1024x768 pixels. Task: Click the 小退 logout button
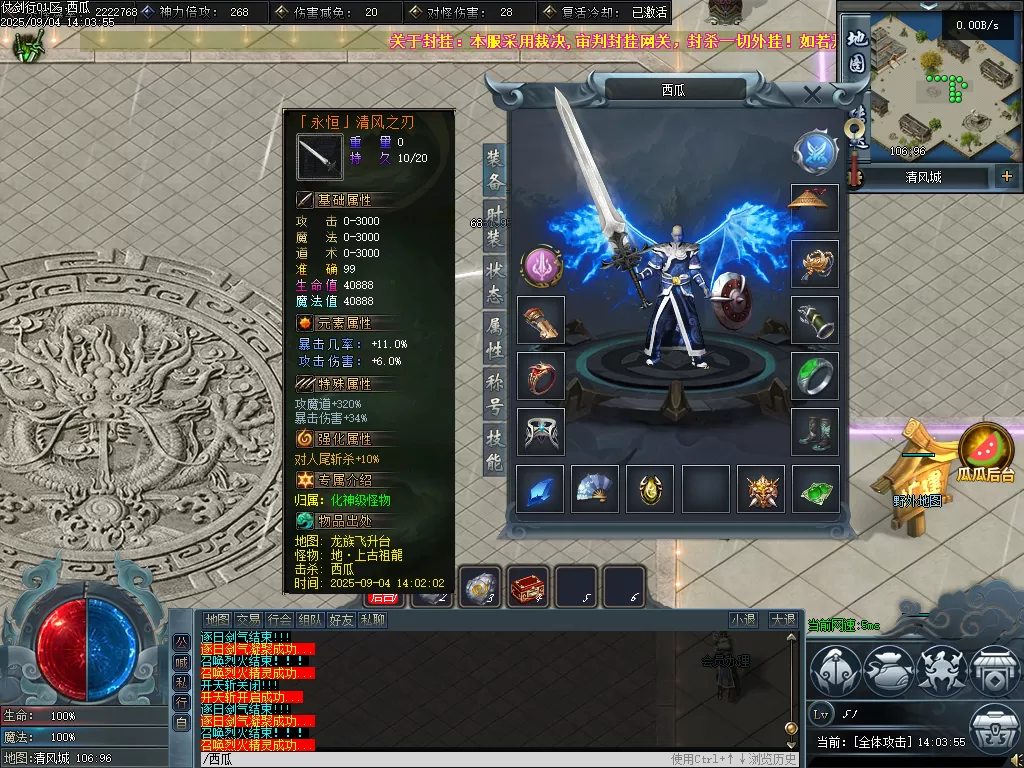tap(743, 620)
